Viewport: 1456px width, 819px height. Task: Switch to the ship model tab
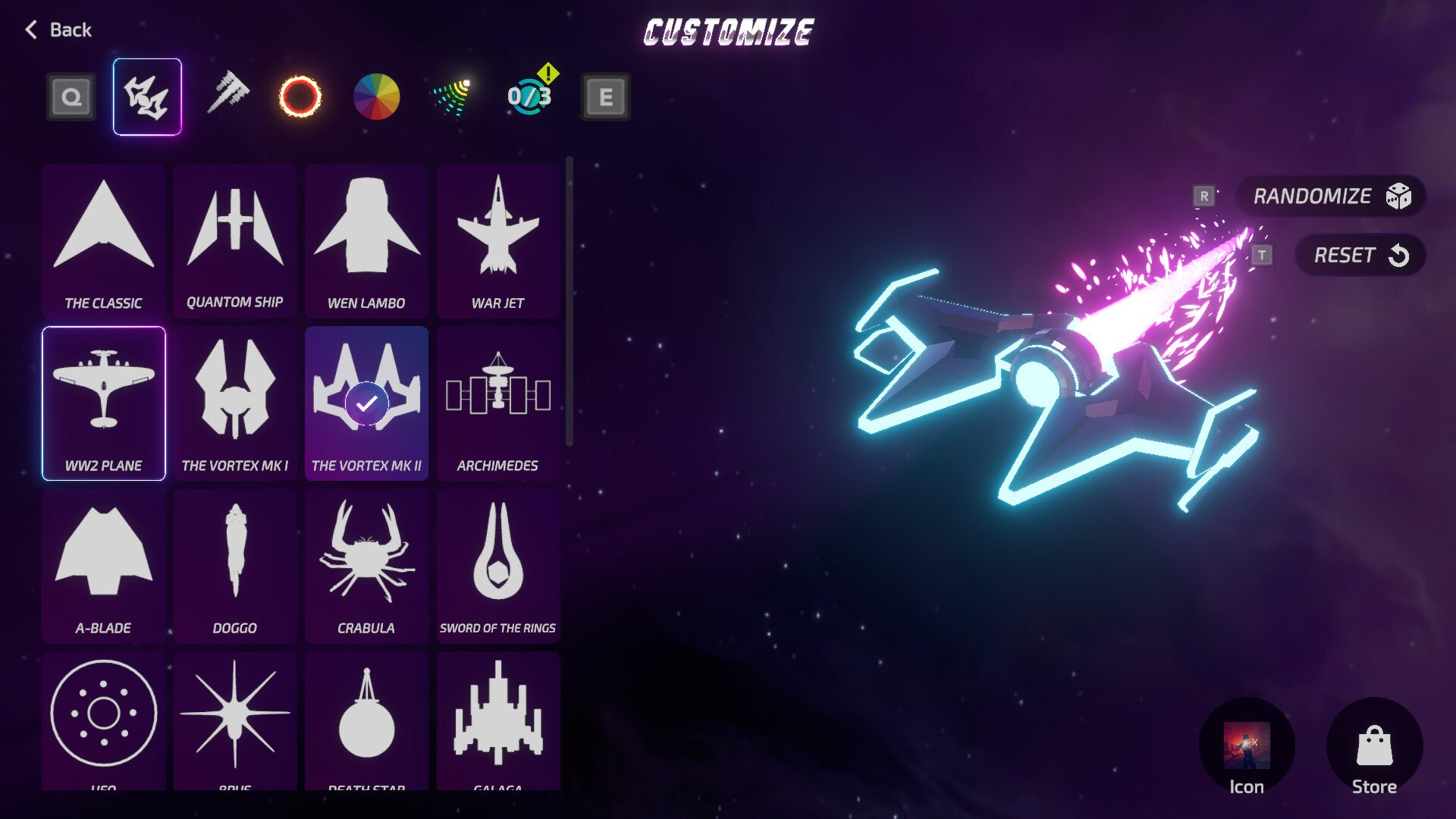click(x=147, y=96)
